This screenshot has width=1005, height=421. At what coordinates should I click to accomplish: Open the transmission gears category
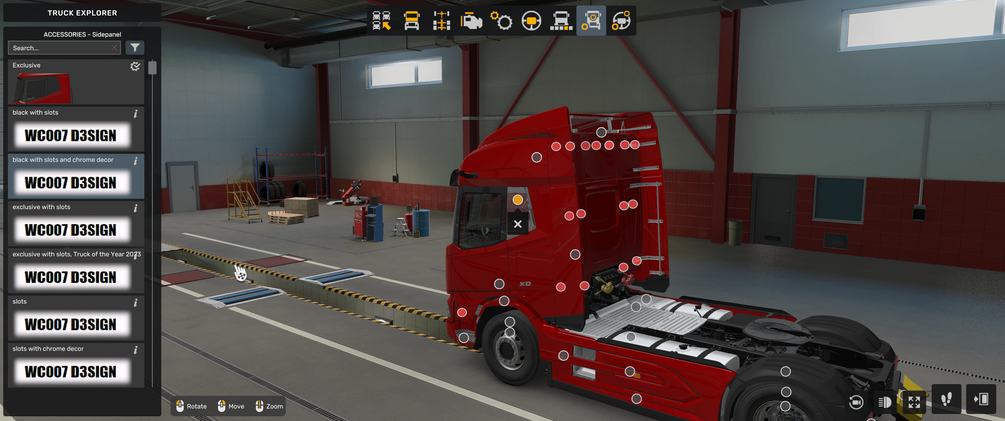point(502,20)
